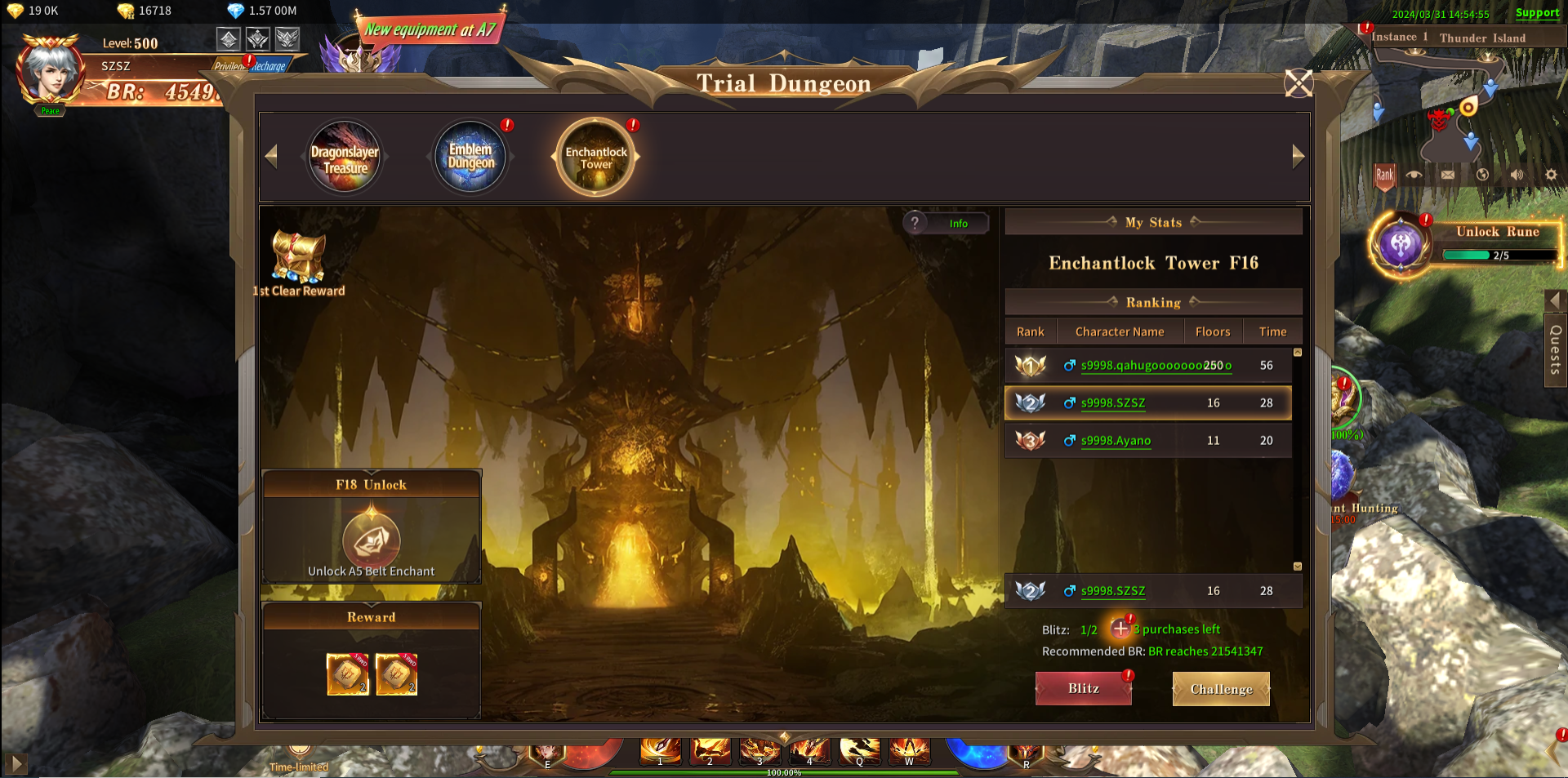
Task: Open the New equipment at A7 banner
Action: pos(430,30)
